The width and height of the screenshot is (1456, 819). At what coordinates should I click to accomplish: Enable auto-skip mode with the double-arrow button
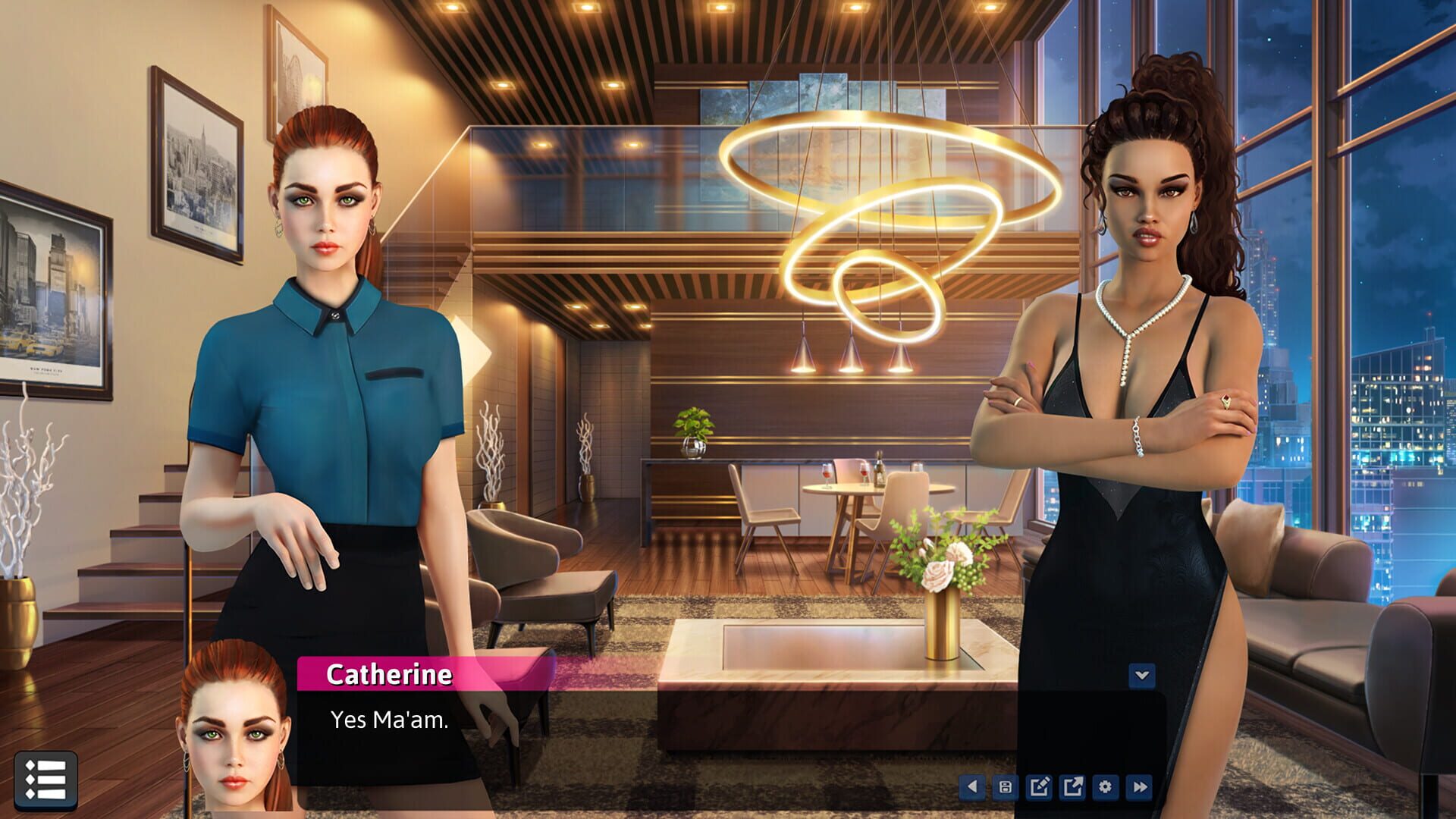pos(1139,787)
